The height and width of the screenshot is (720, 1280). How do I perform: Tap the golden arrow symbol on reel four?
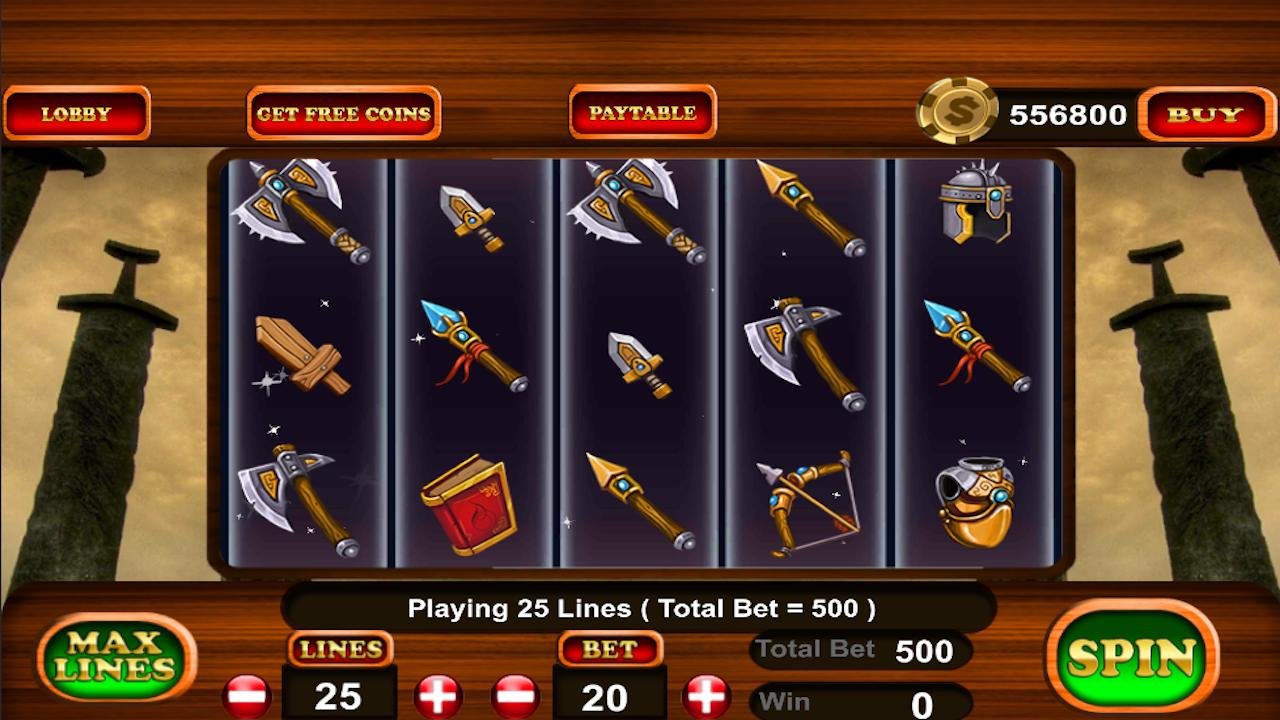tap(810, 210)
